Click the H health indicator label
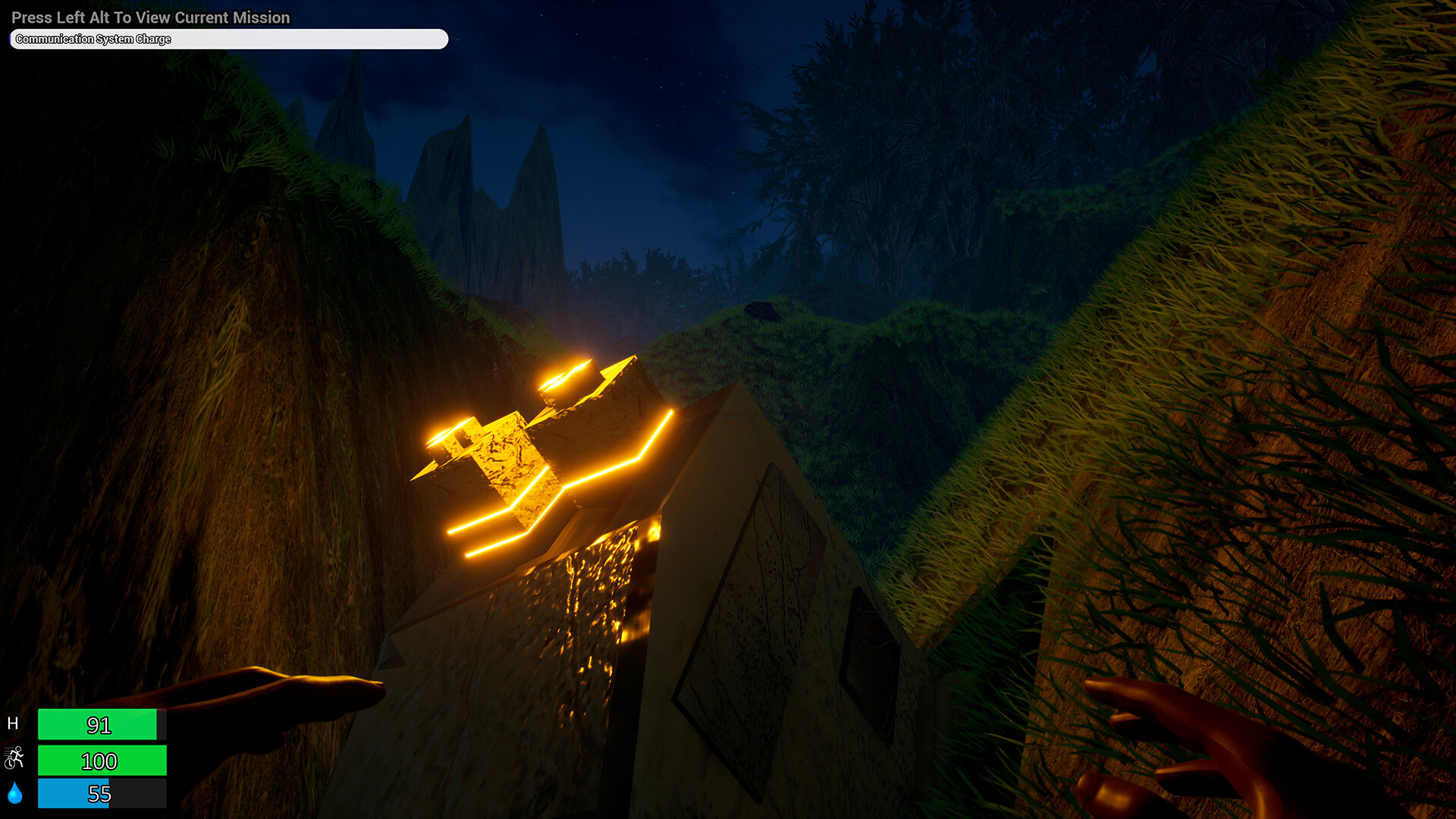The width and height of the screenshot is (1456, 819). [14, 723]
